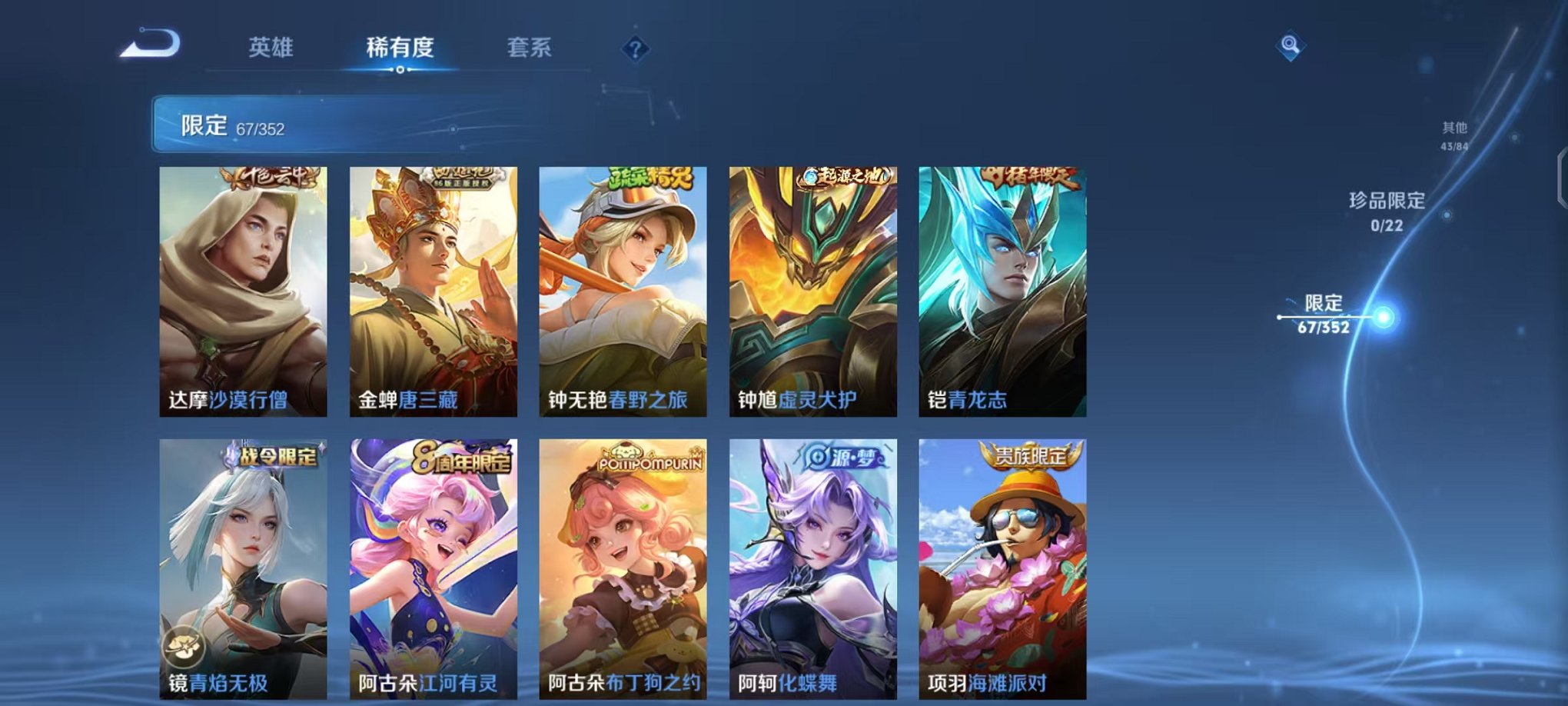Click the 起源之地 banner icon on 钟馗's card
This screenshot has height=706, width=1568.
tap(845, 175)
